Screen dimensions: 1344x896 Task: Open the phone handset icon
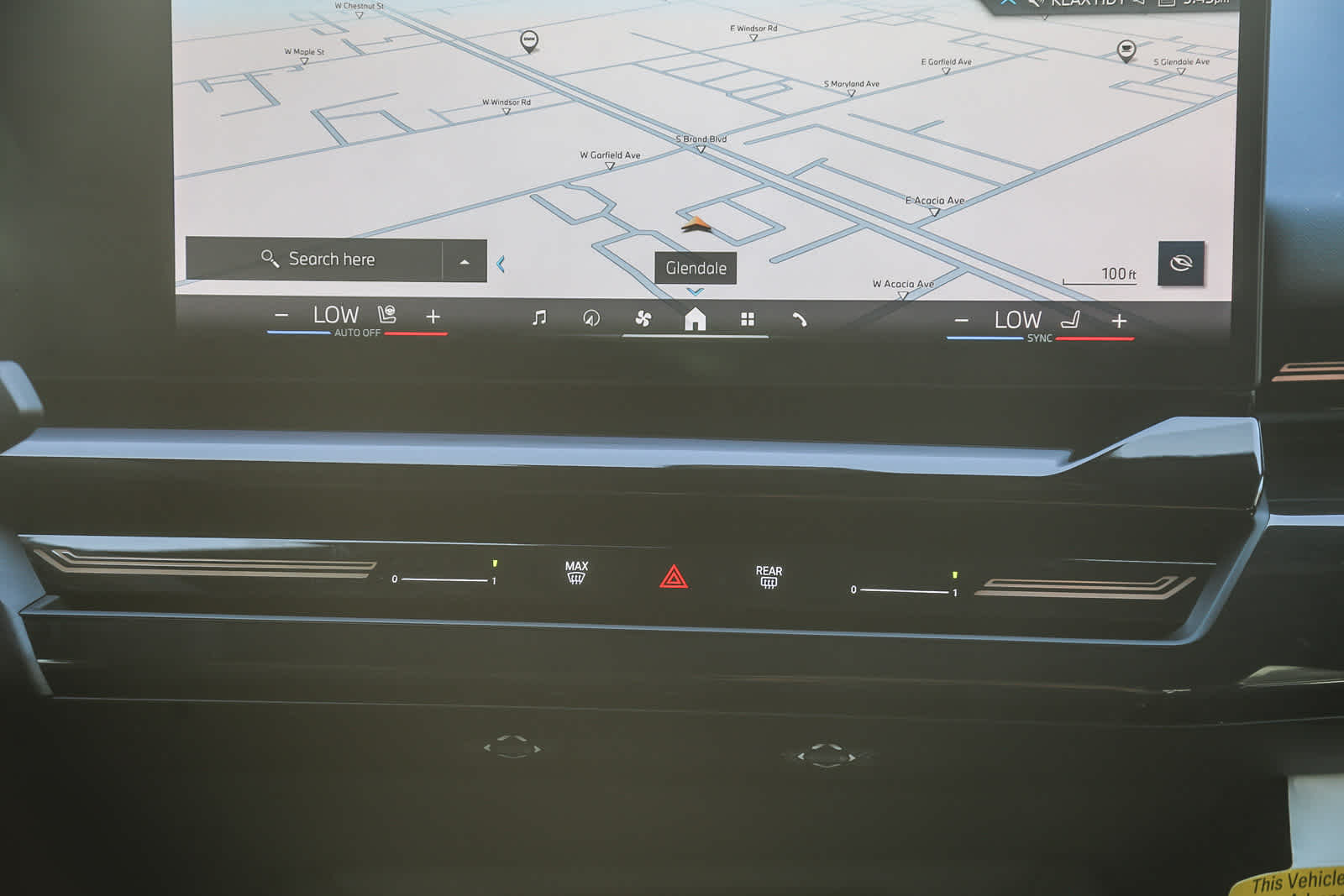(x=799, y=319)
